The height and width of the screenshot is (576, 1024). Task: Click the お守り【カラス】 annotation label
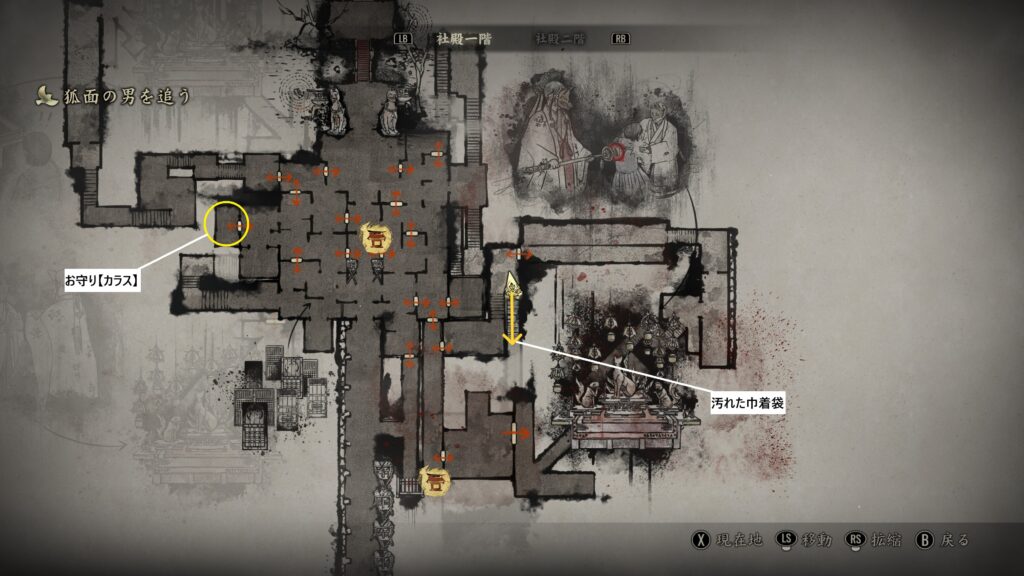102,281
